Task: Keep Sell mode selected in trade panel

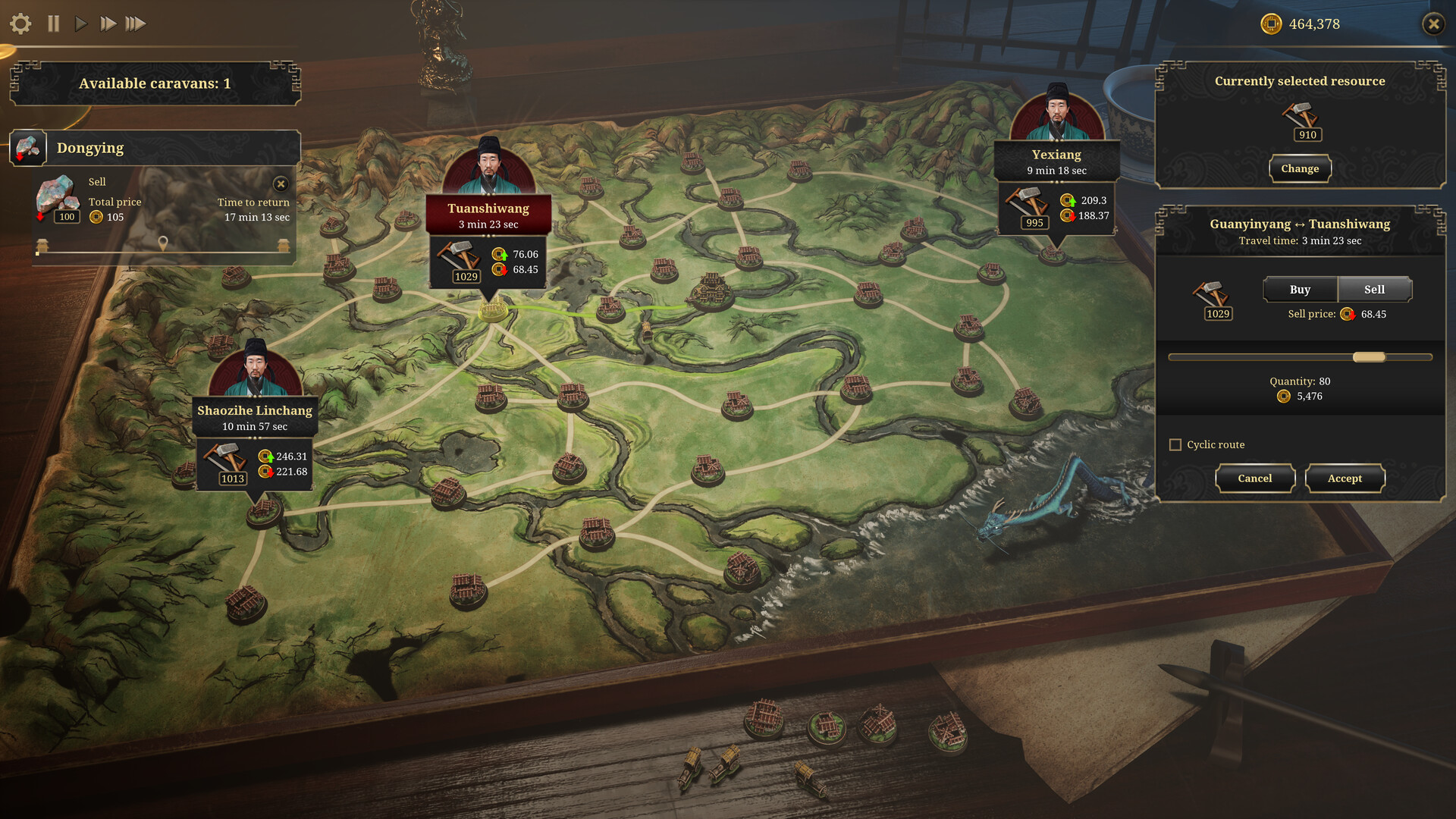Action: [x=1374, y=289]
